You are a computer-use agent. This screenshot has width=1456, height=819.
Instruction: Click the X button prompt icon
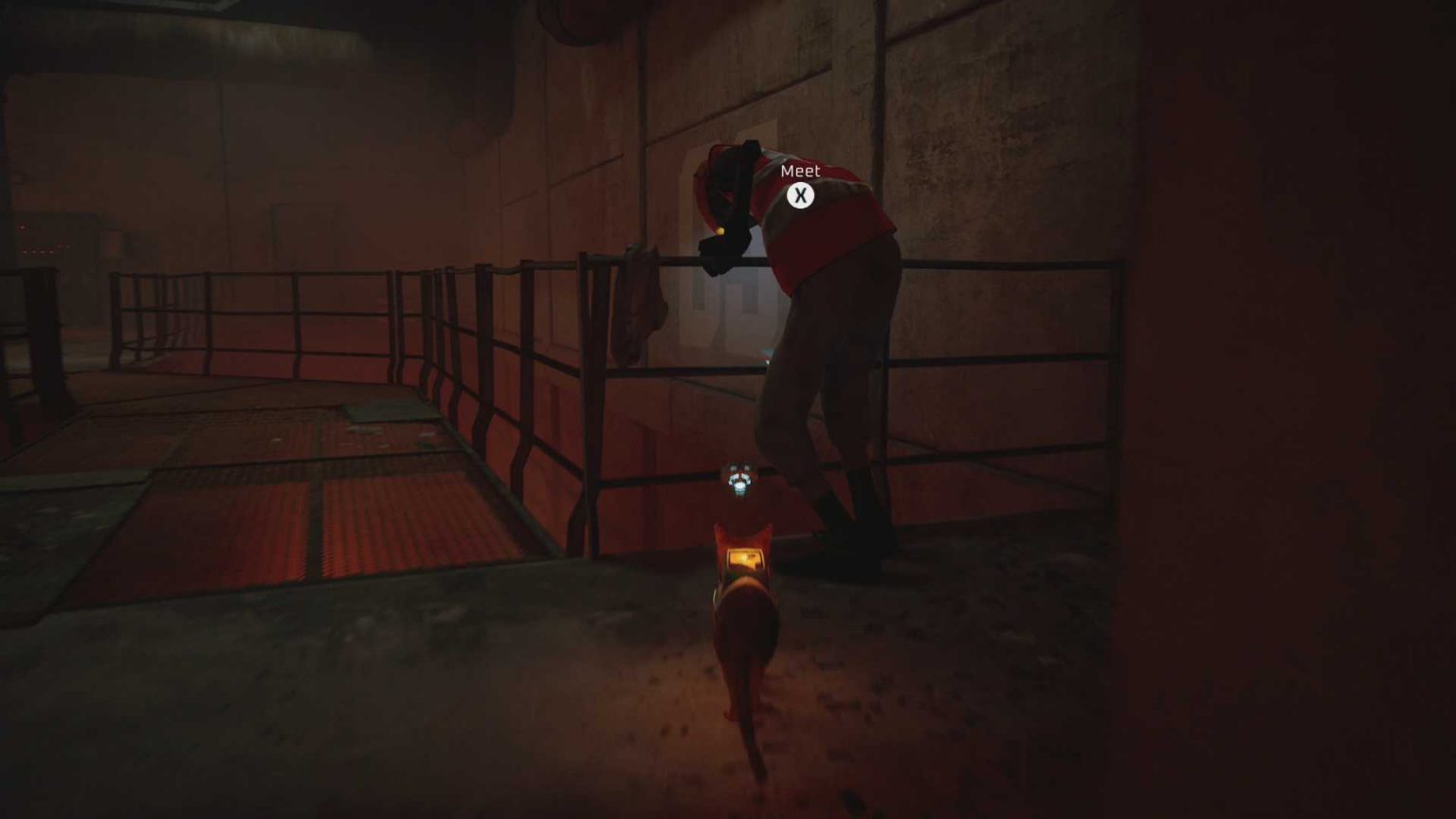(x=801, y=193)
